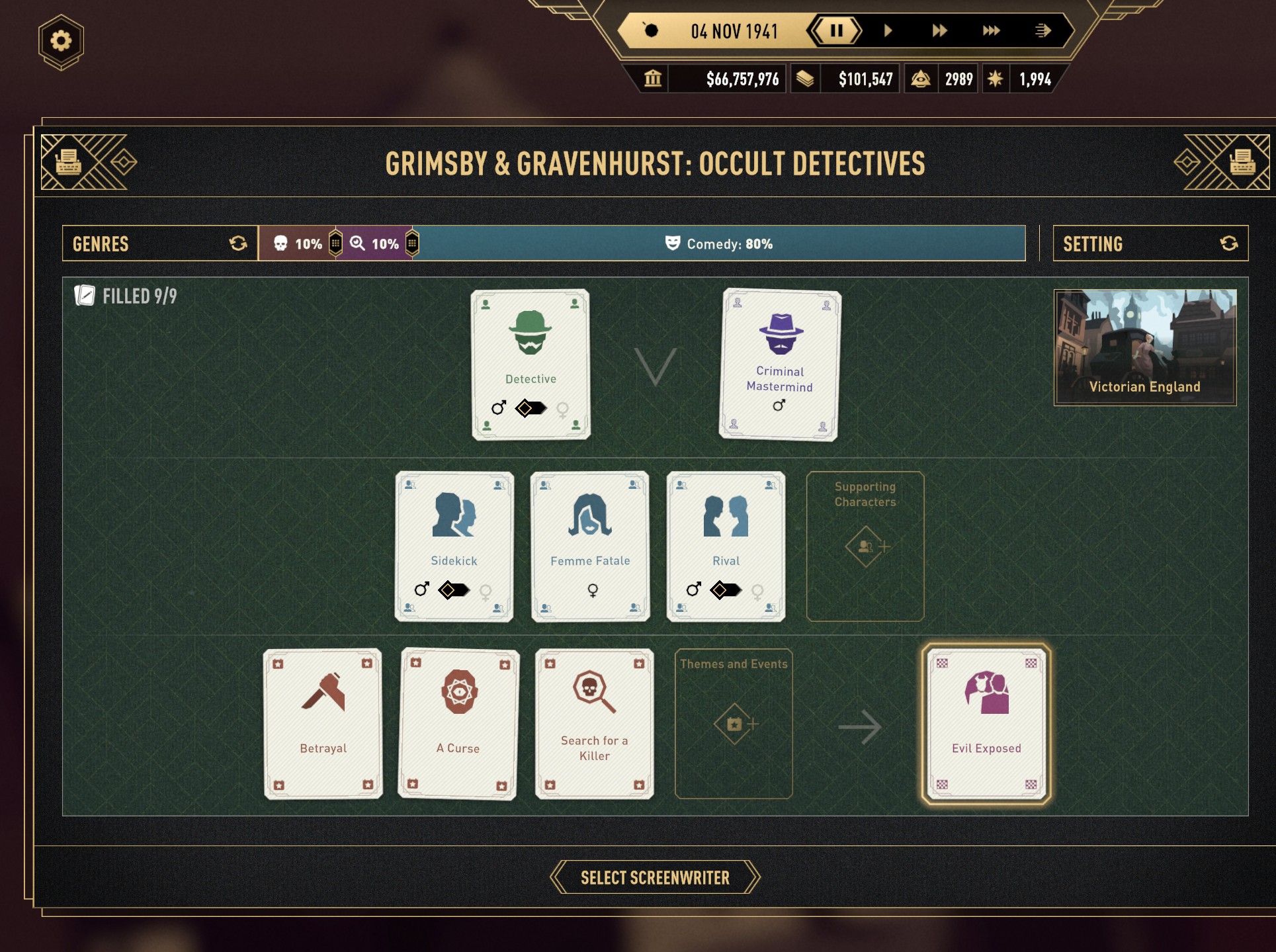Screen dimensions: 1276x952
Task: Choose the Evil Exposed finale card
Action: tap(986, 723)
